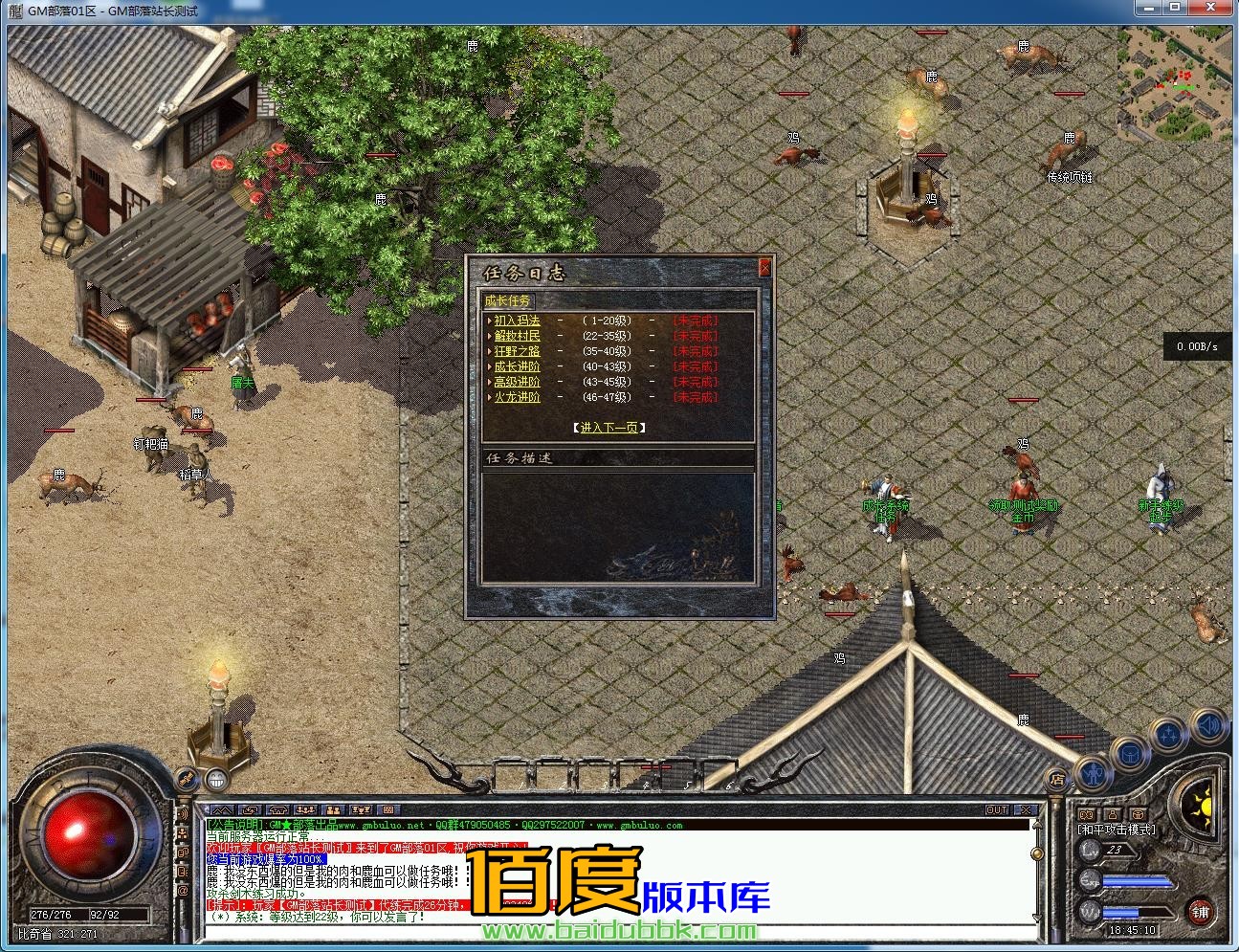Open the 解救村民 quest entry
The width and height of the screenshot is (1239, 952).
click(x=517, y=336)
